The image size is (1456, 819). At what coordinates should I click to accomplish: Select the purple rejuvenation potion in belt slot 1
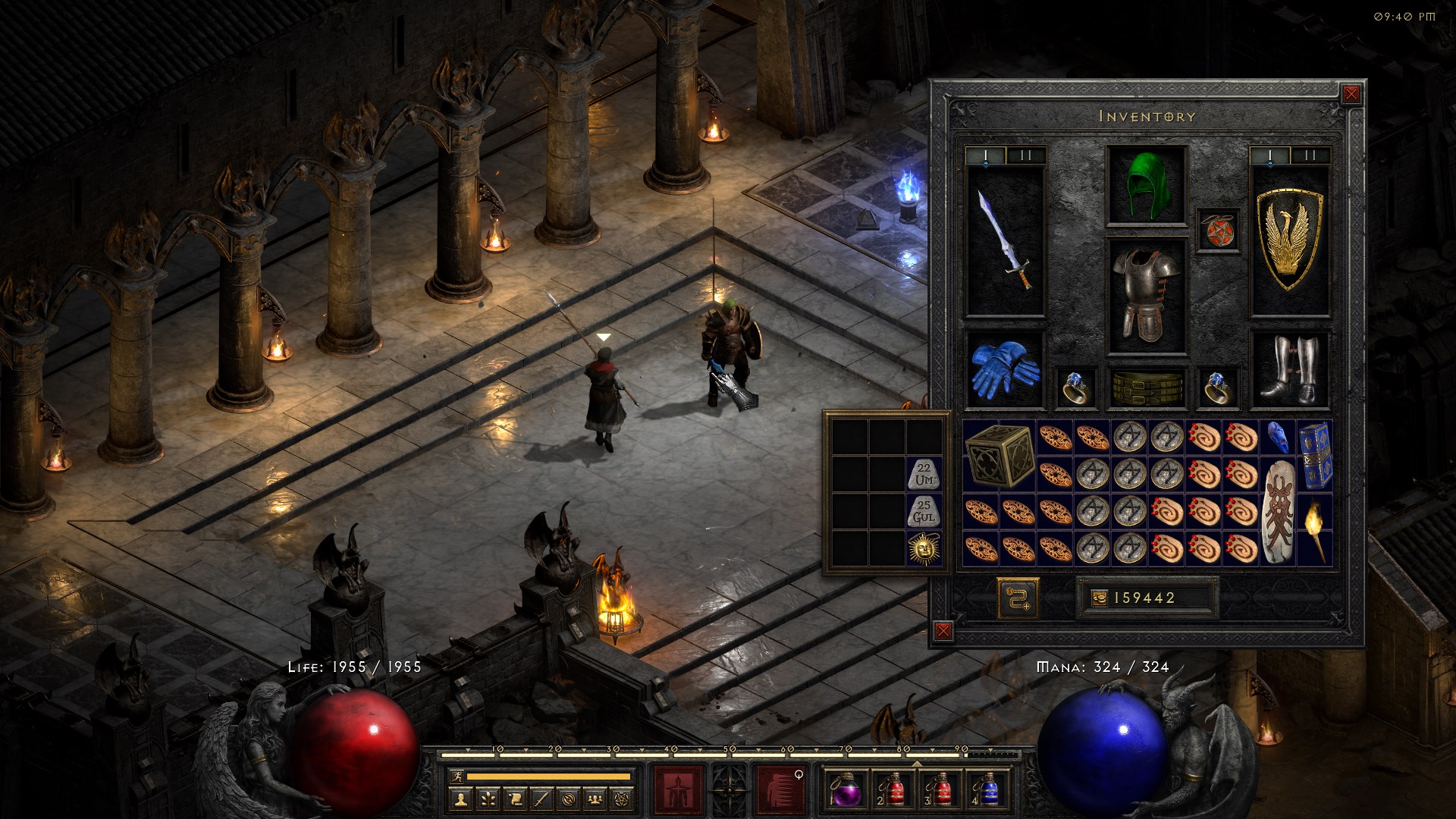click(847, 792)
